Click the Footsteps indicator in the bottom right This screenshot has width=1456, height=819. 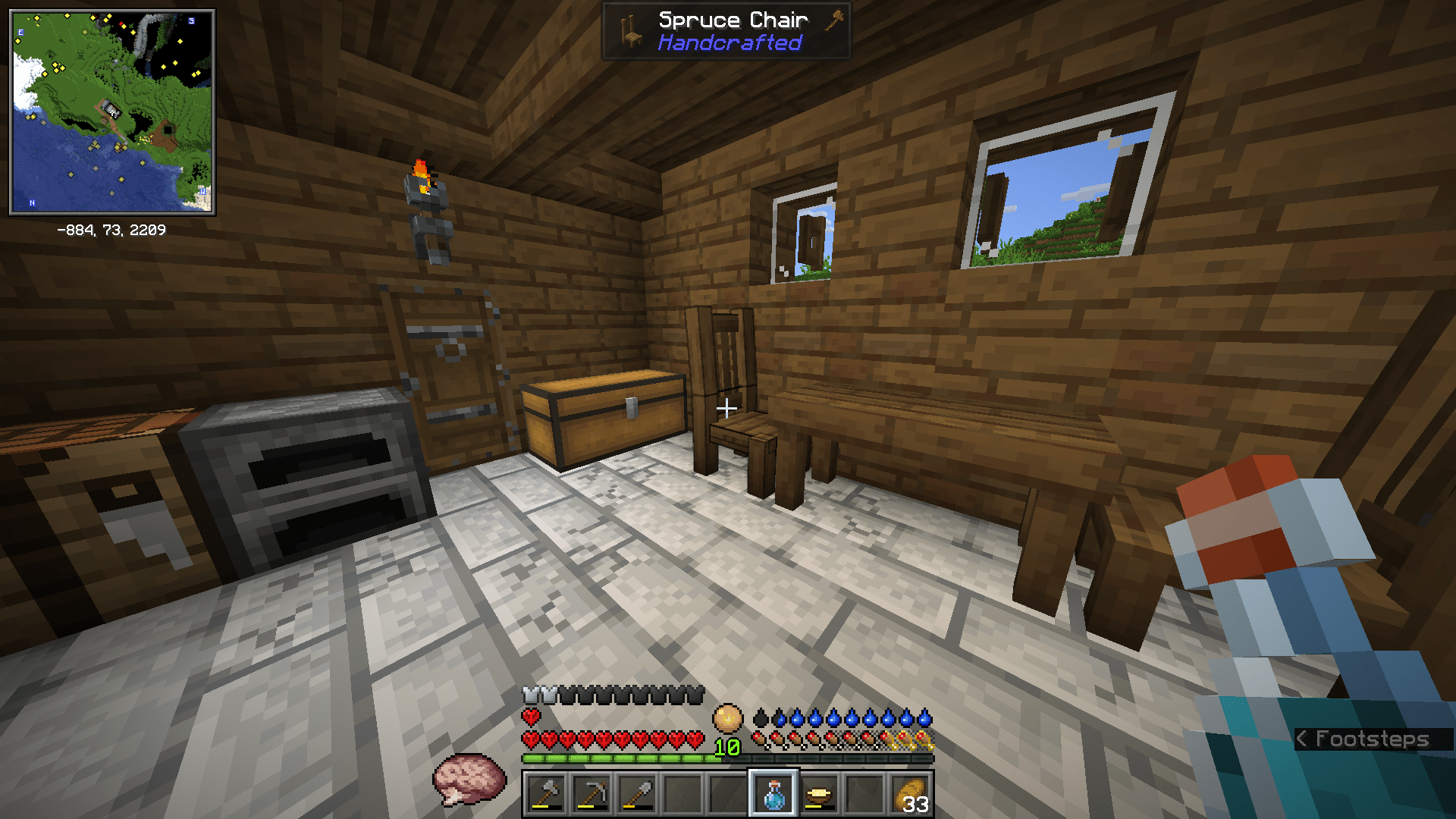click(x=1365, y=739)
